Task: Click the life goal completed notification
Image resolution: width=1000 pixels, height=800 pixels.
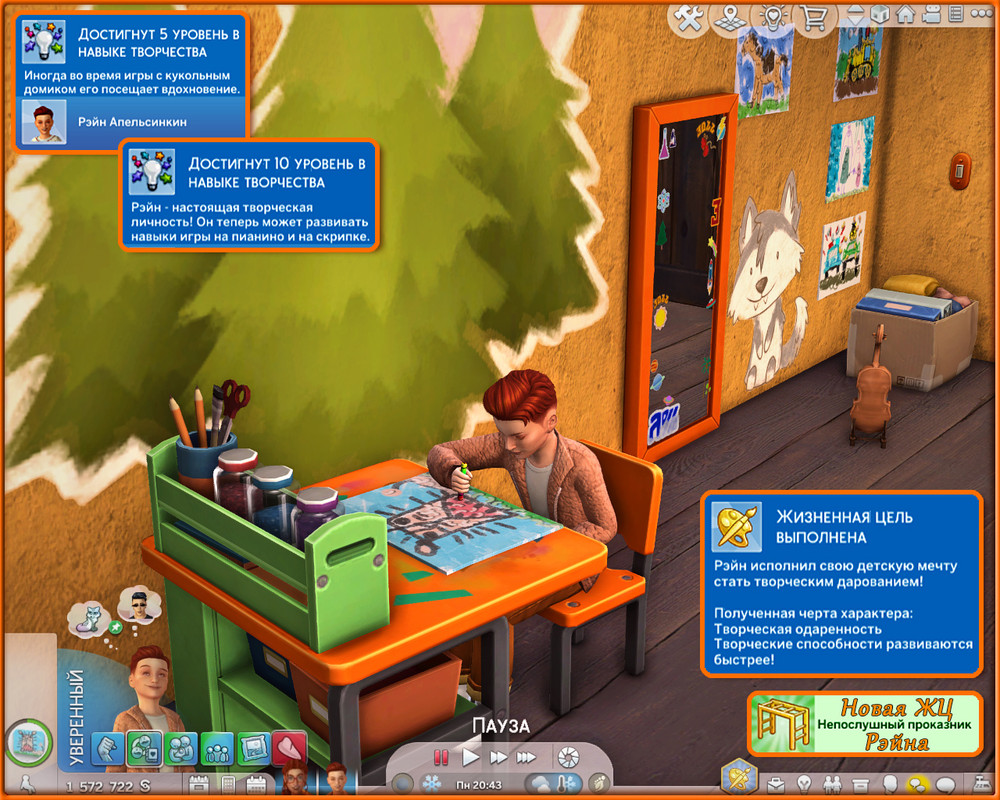Action: (842, 584)
